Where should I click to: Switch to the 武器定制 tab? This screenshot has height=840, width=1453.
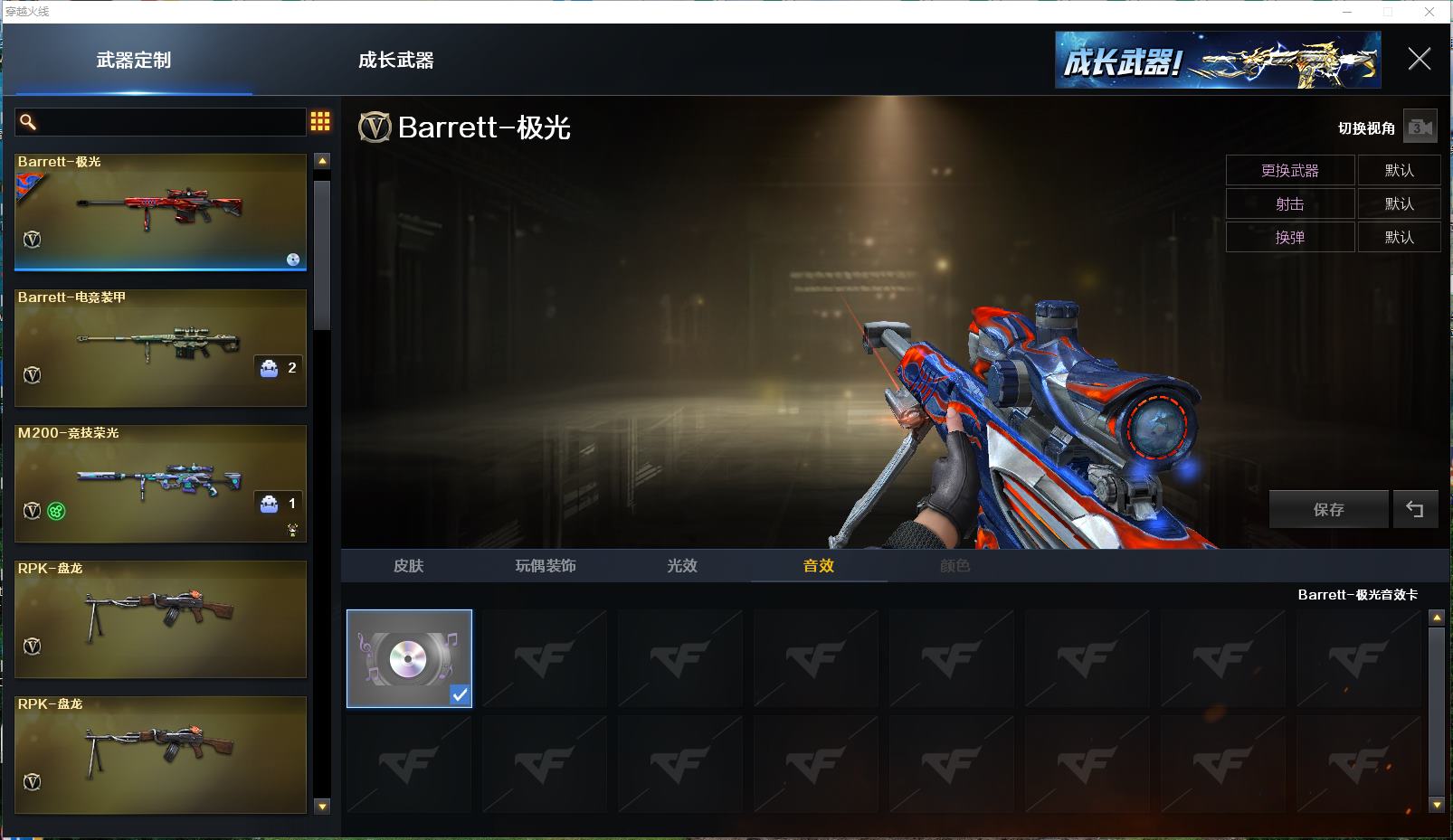pyautogui.click(x=134, y=61)
